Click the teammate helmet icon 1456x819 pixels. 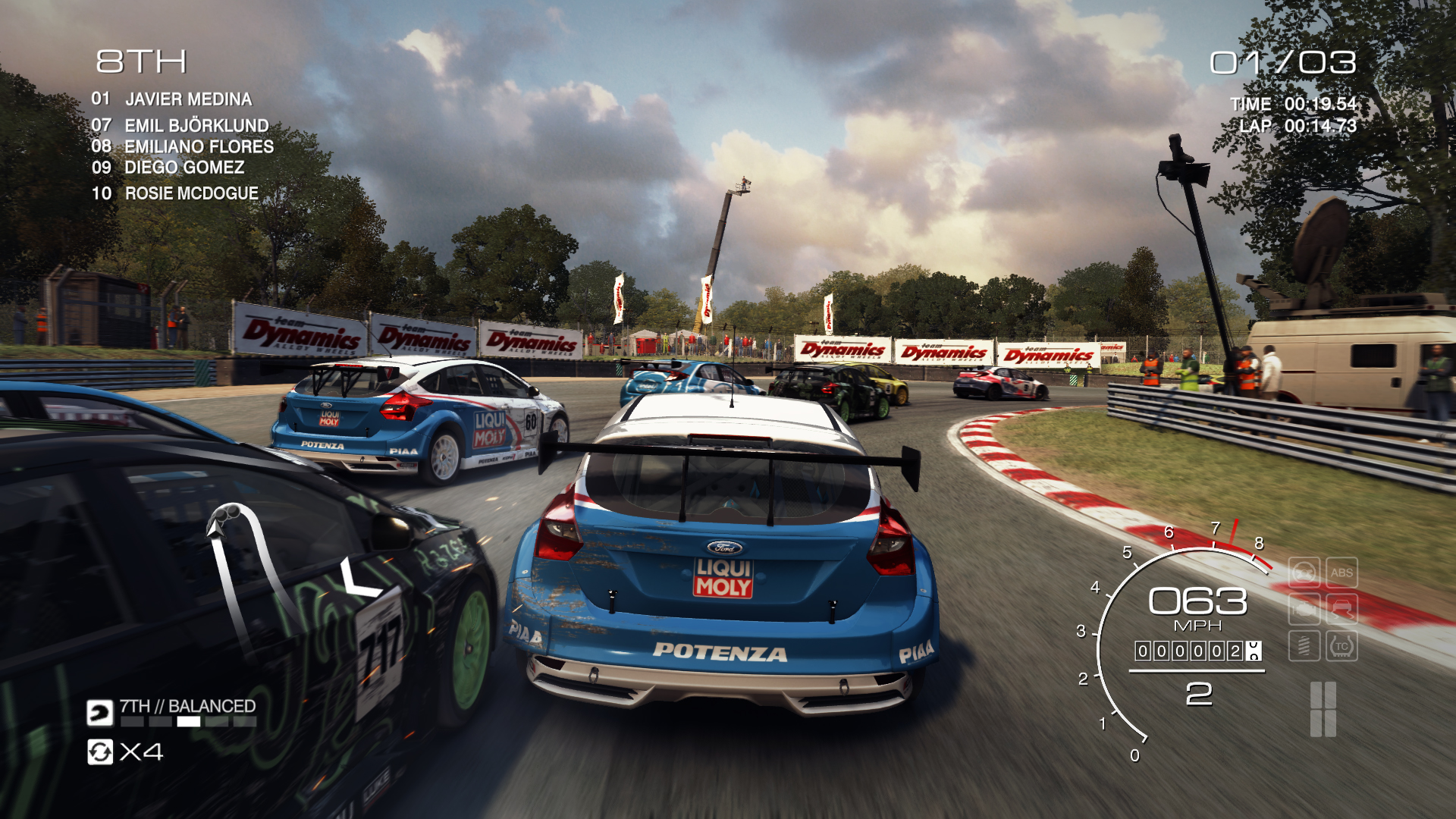(99, 713)
